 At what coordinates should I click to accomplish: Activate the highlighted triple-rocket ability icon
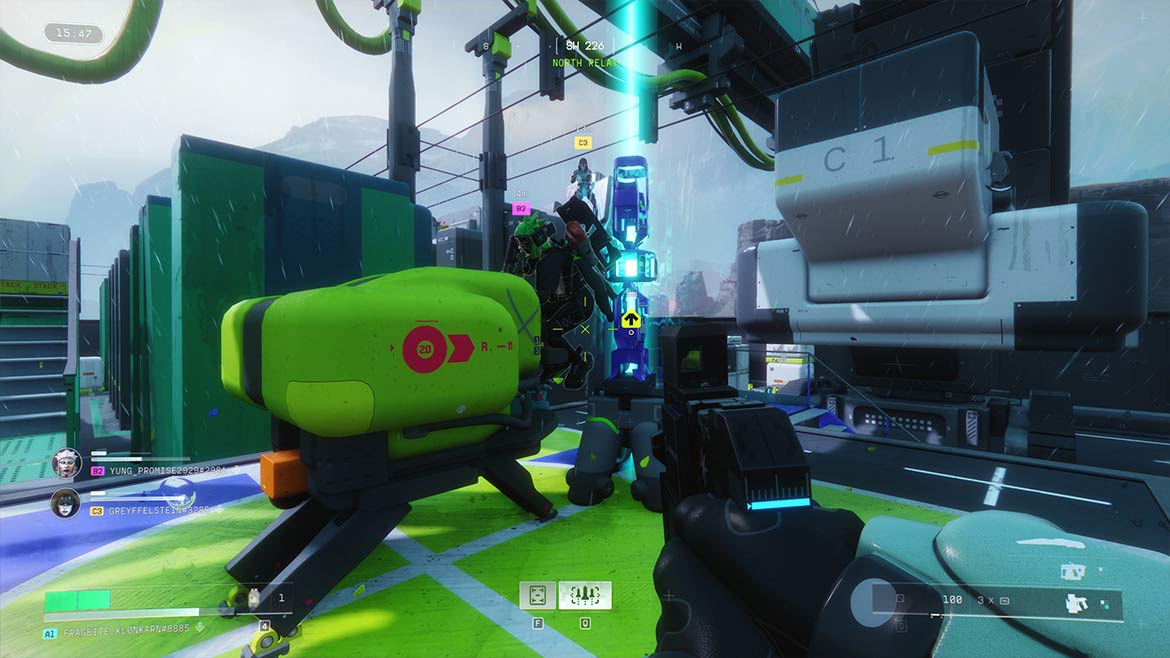[584, 596]
